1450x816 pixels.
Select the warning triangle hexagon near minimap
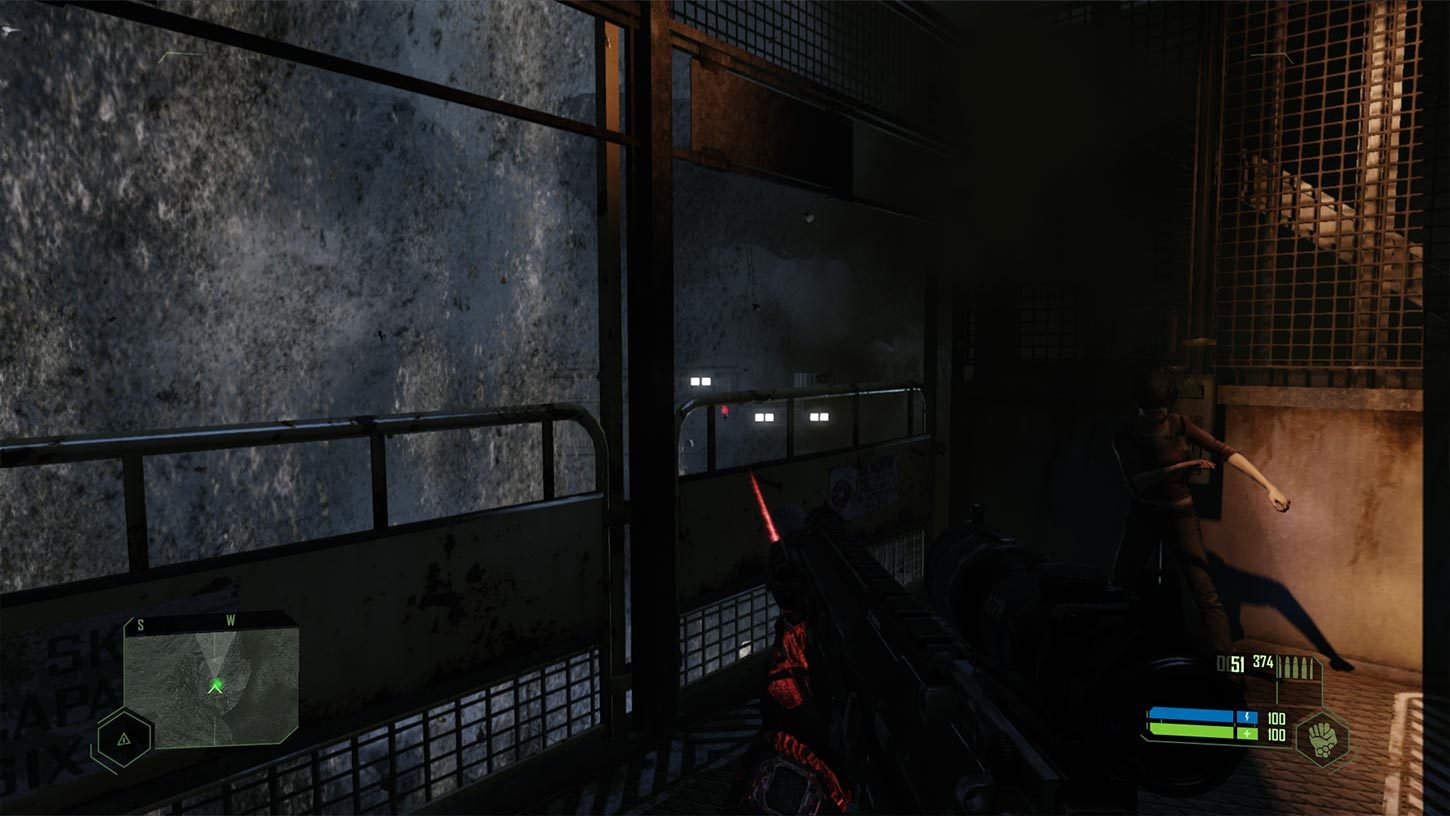tap(122, 740)
